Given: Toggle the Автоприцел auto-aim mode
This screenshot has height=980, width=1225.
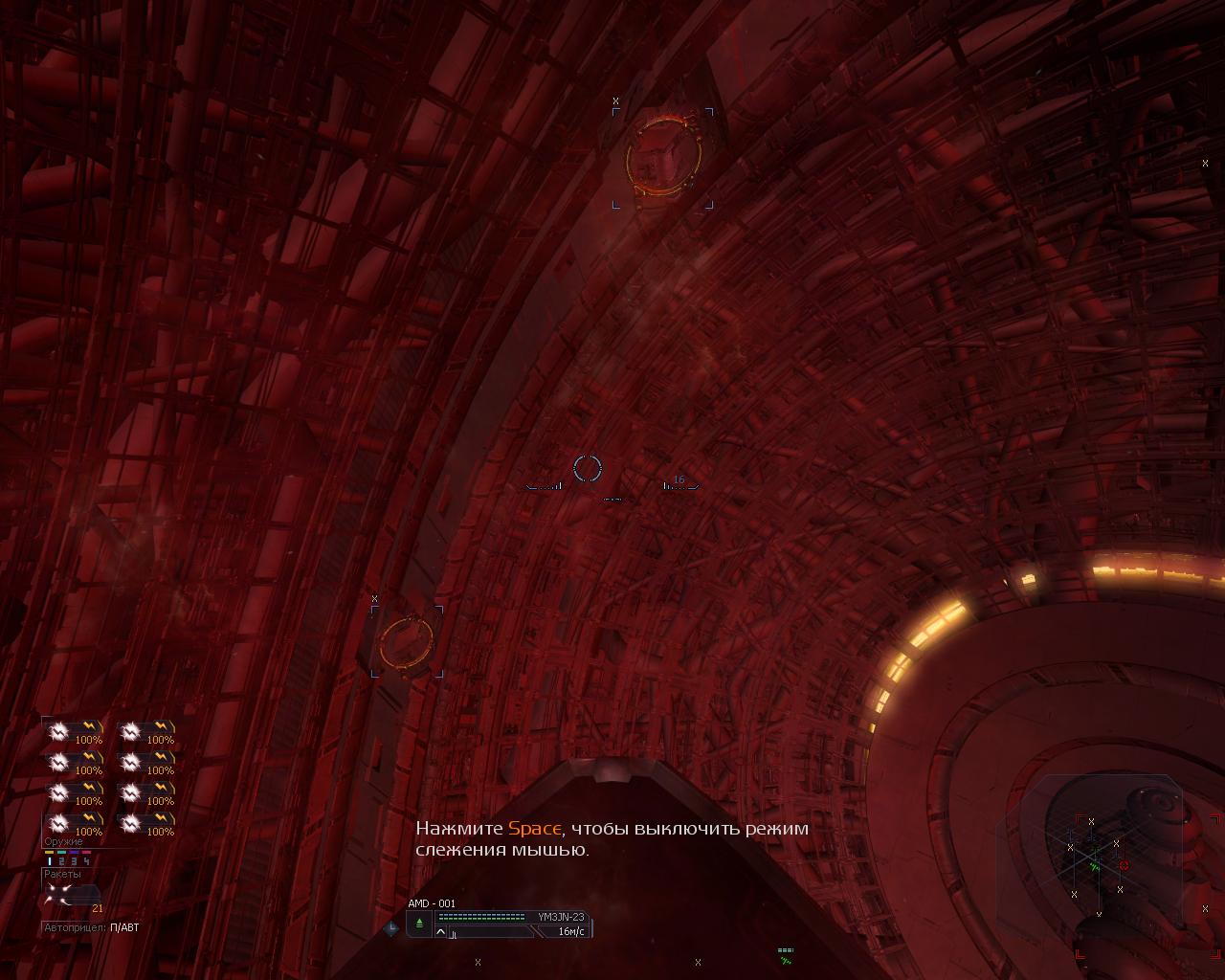Looking at the screenshot, I should click(124, 927).
